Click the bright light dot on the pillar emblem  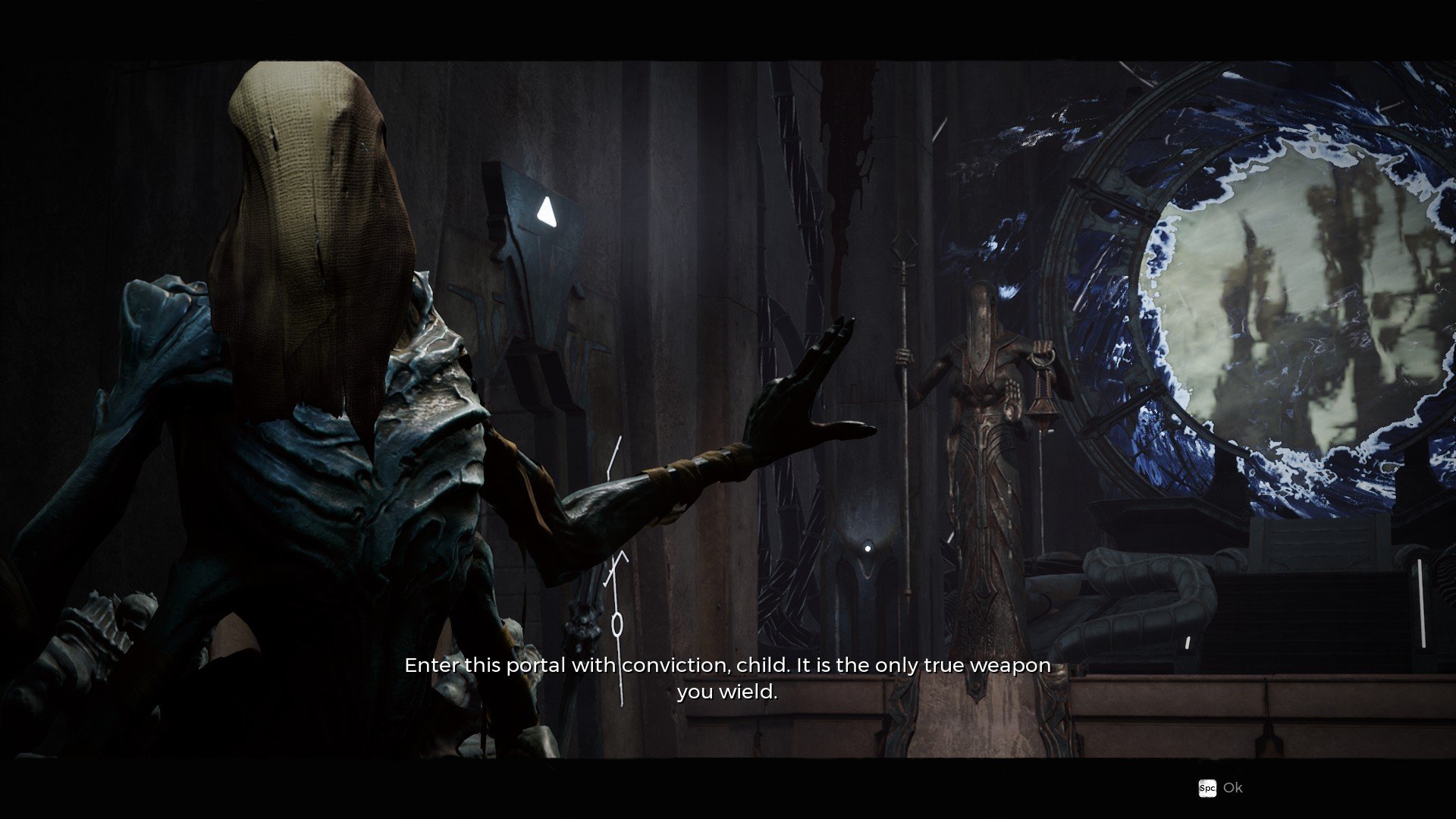[x=867, y=548]
